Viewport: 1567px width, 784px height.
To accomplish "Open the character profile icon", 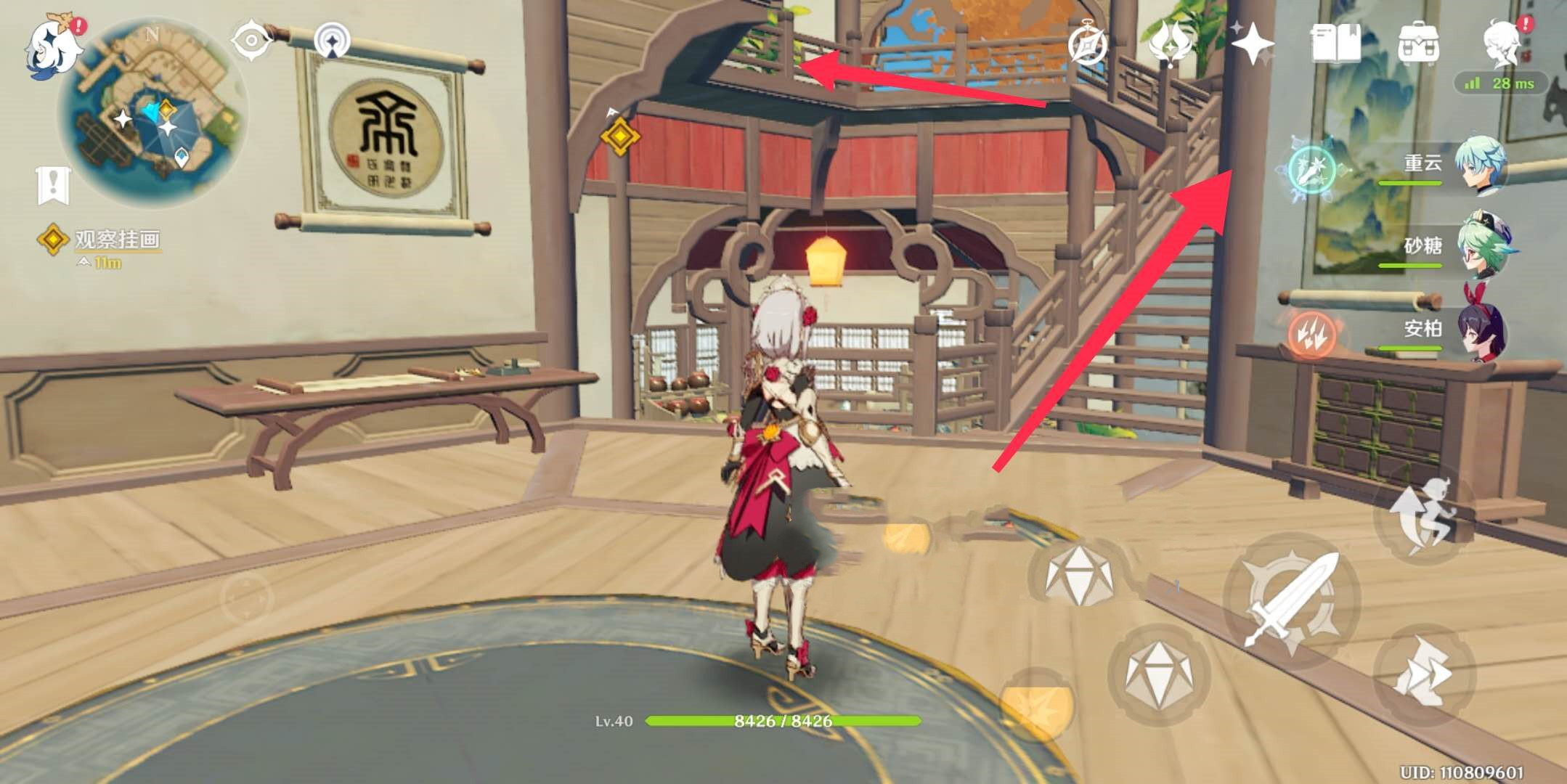I will [x=1500, y=44].
